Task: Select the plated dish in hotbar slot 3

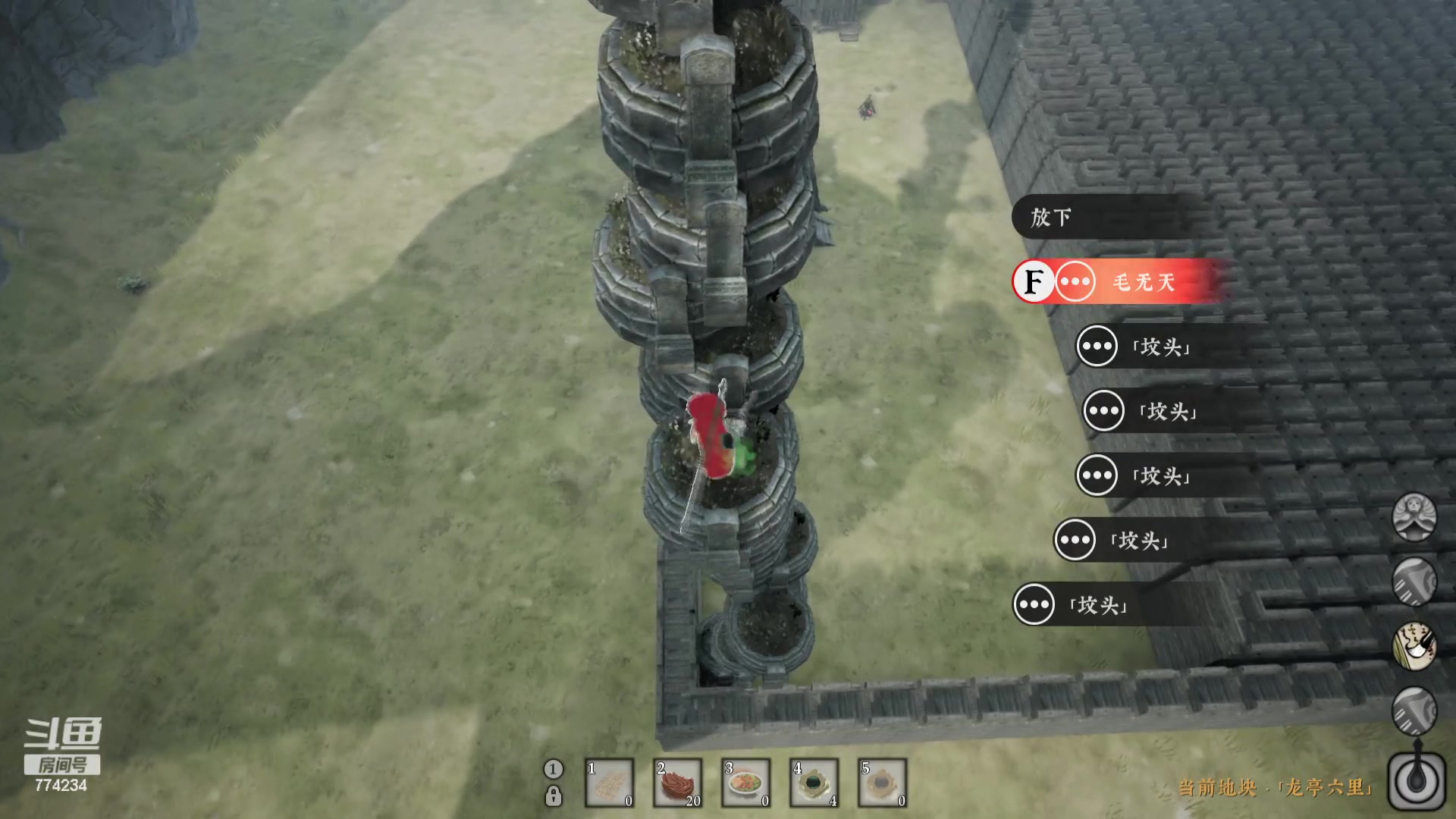Action: click(x=745, y=783)
